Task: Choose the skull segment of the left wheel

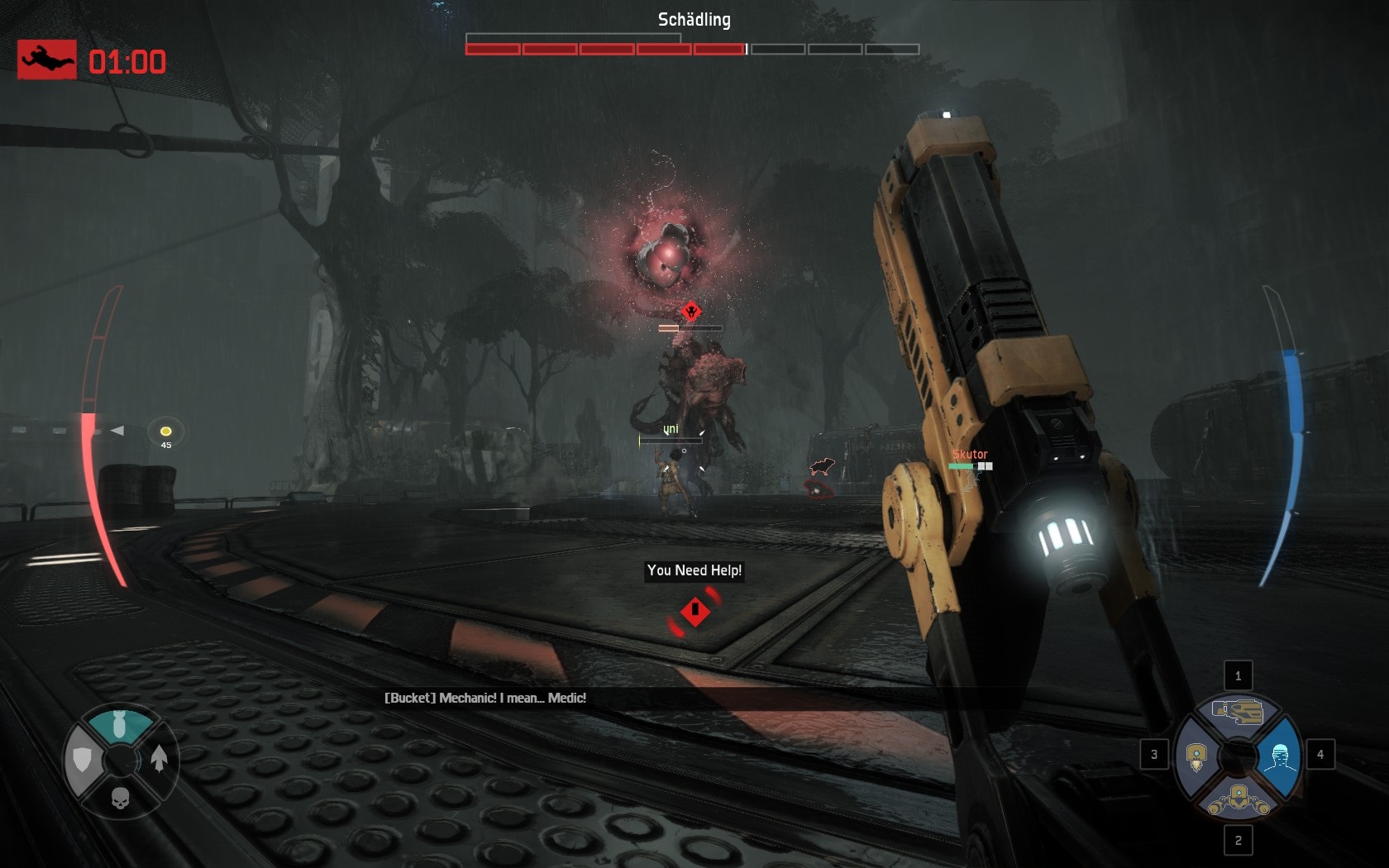Action: click(120, 798)
